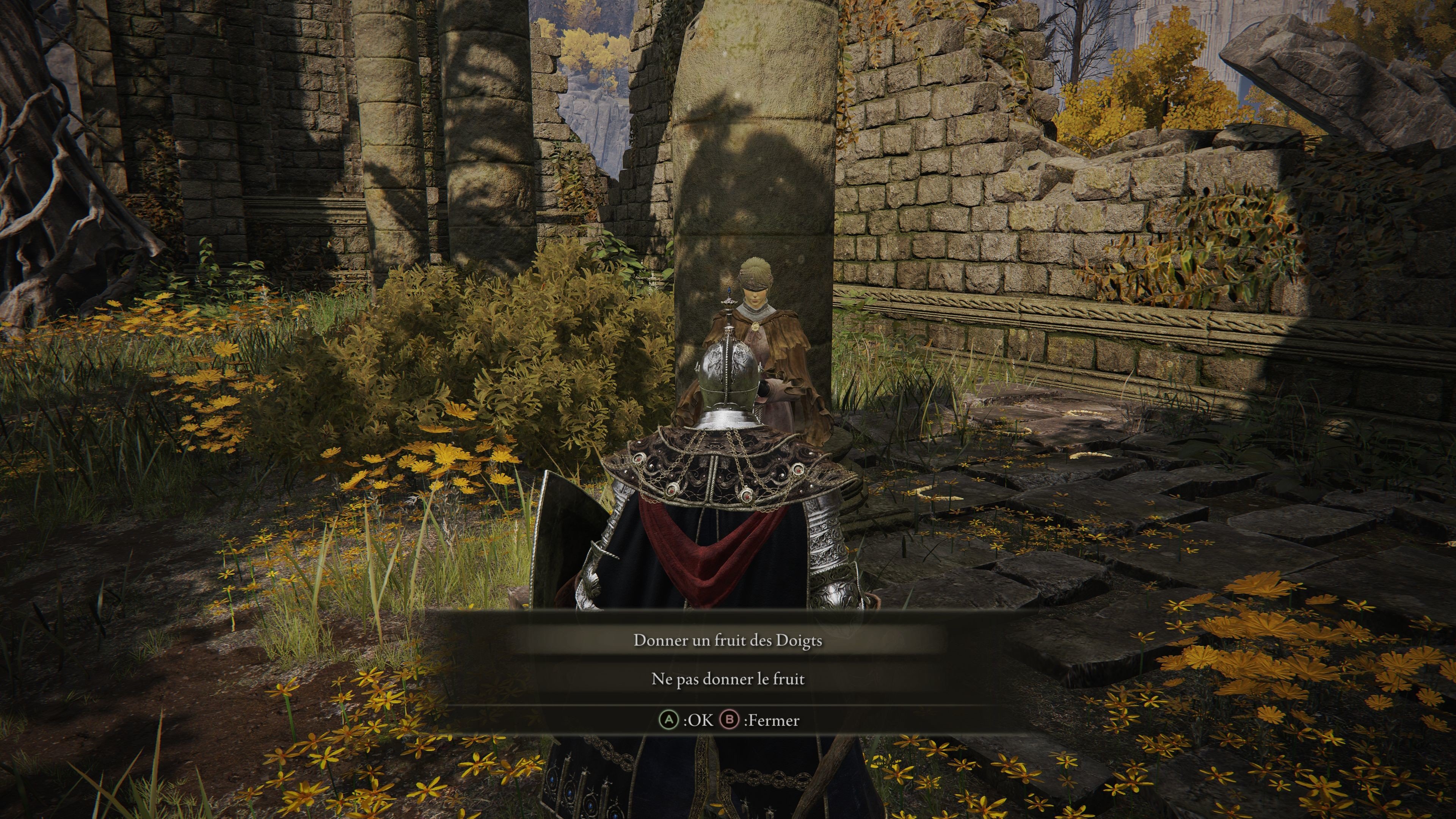Select "Ne pas donner le fruit"
1456x819 pixels.
728,678
